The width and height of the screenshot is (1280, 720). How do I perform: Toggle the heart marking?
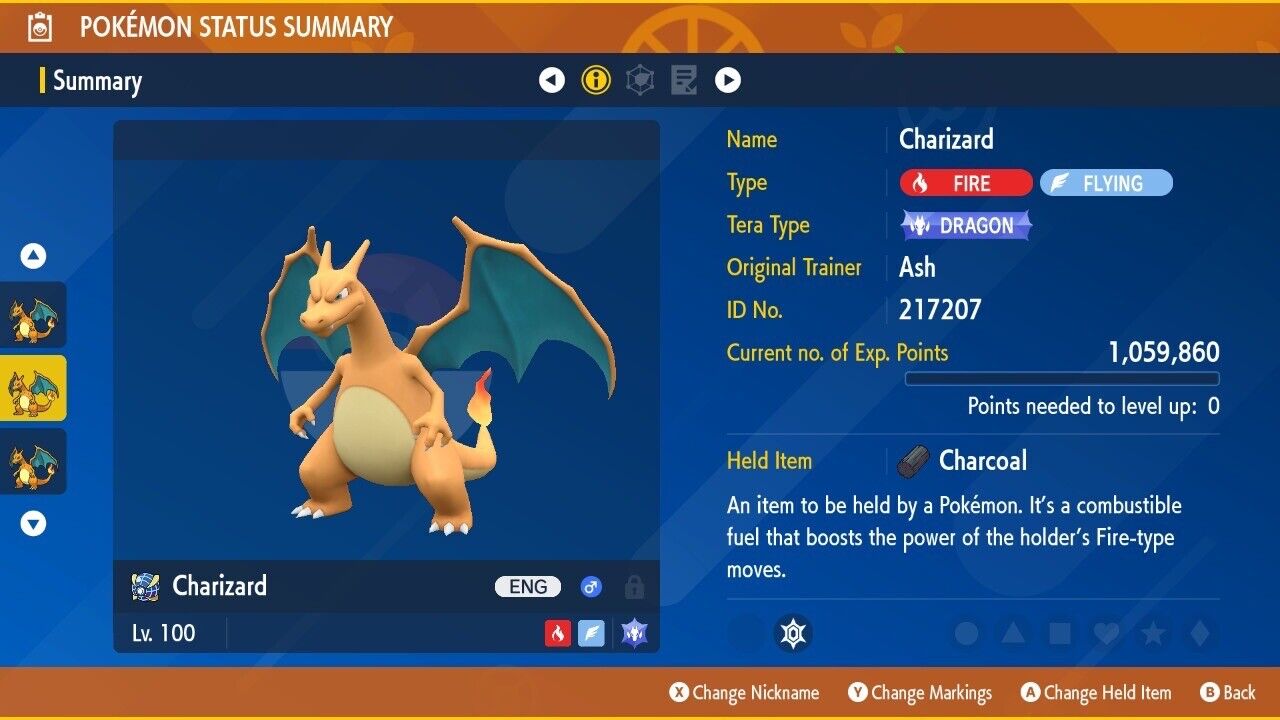pos(1106,633)
